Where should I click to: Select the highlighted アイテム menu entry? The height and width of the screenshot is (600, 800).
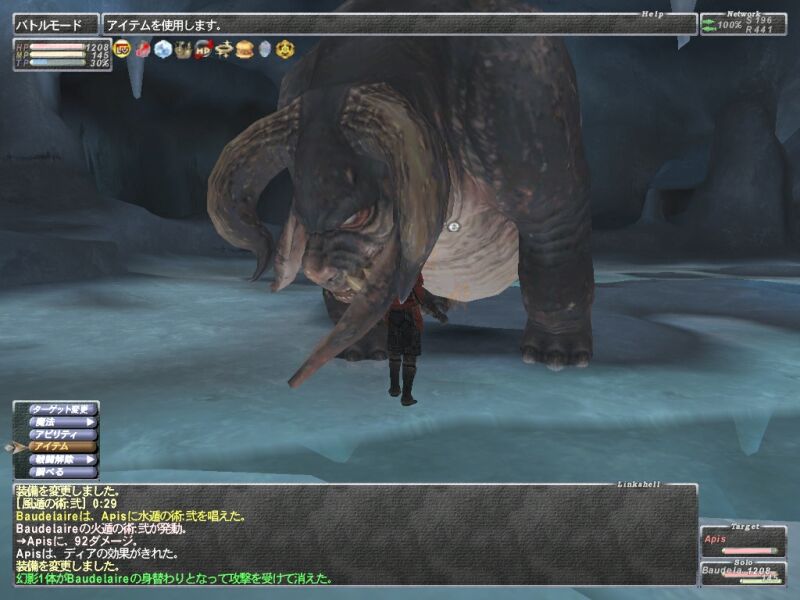[62, 447]
